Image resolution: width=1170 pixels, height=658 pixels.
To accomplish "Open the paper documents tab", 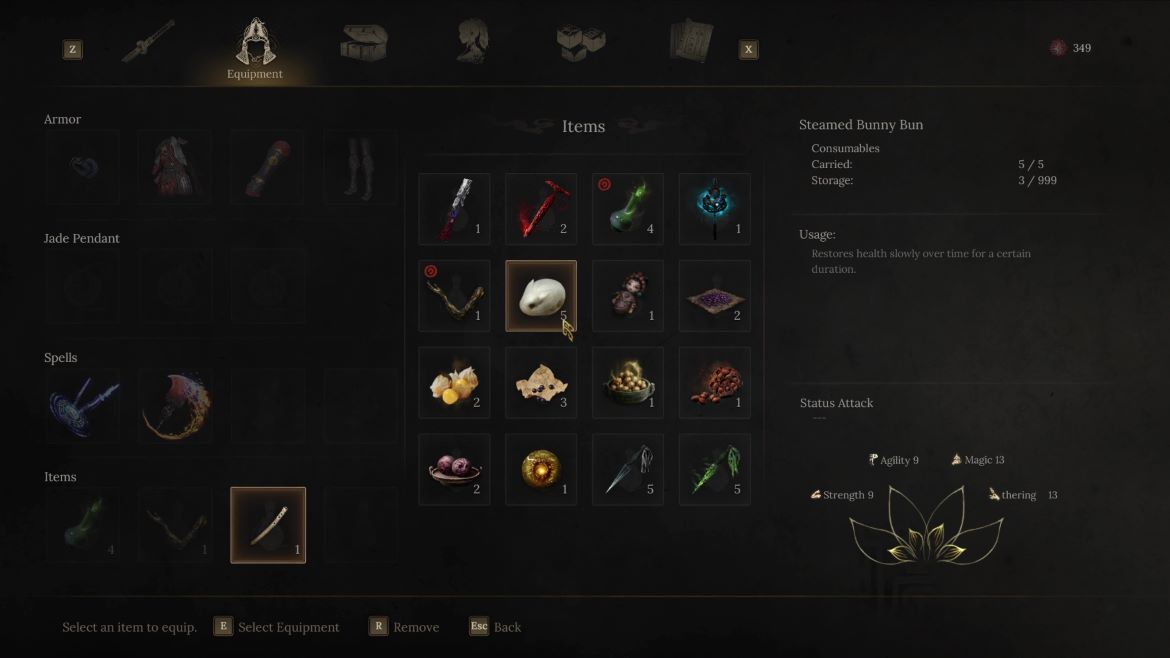I will 690,42.
